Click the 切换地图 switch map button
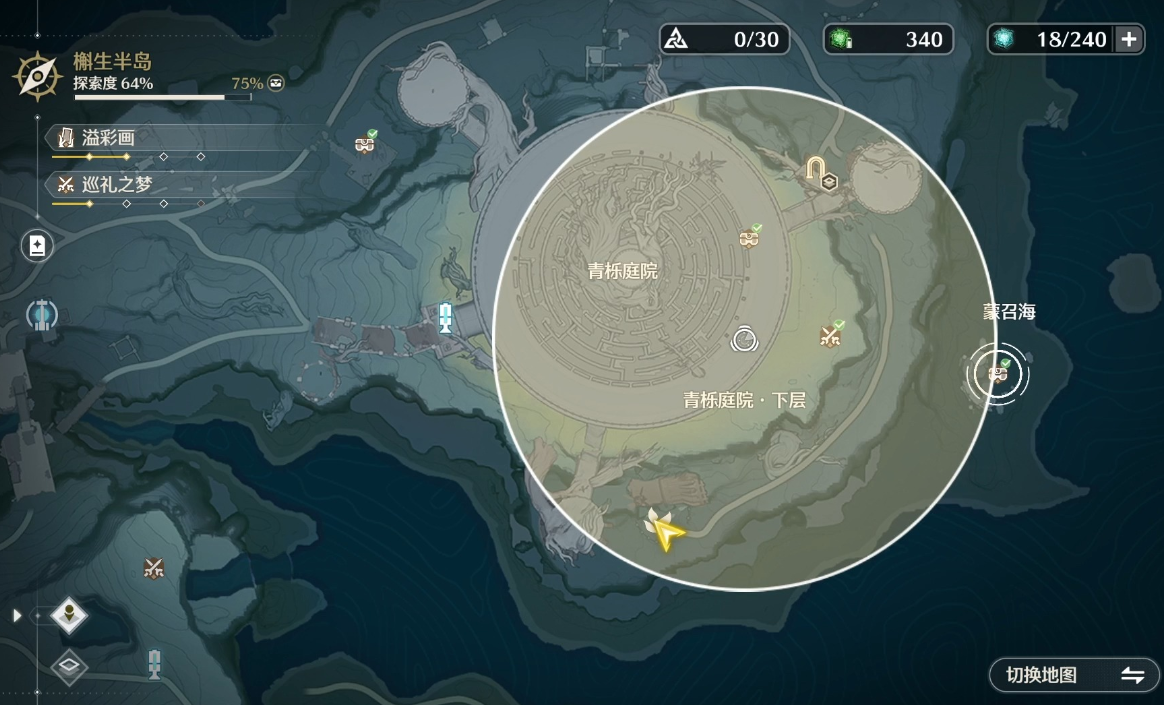Screen dimensions: 1164x705 (1074, 675)
